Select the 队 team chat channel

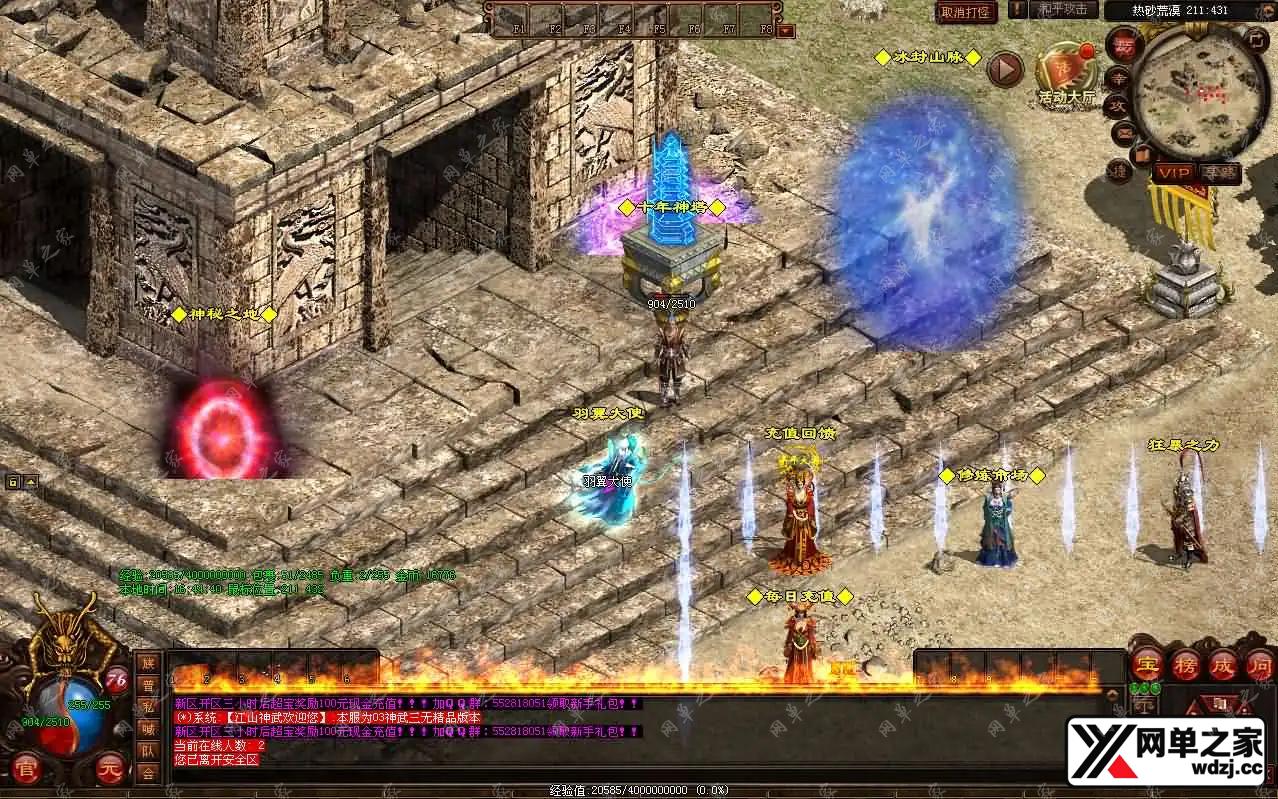click(x=148, y=750)
